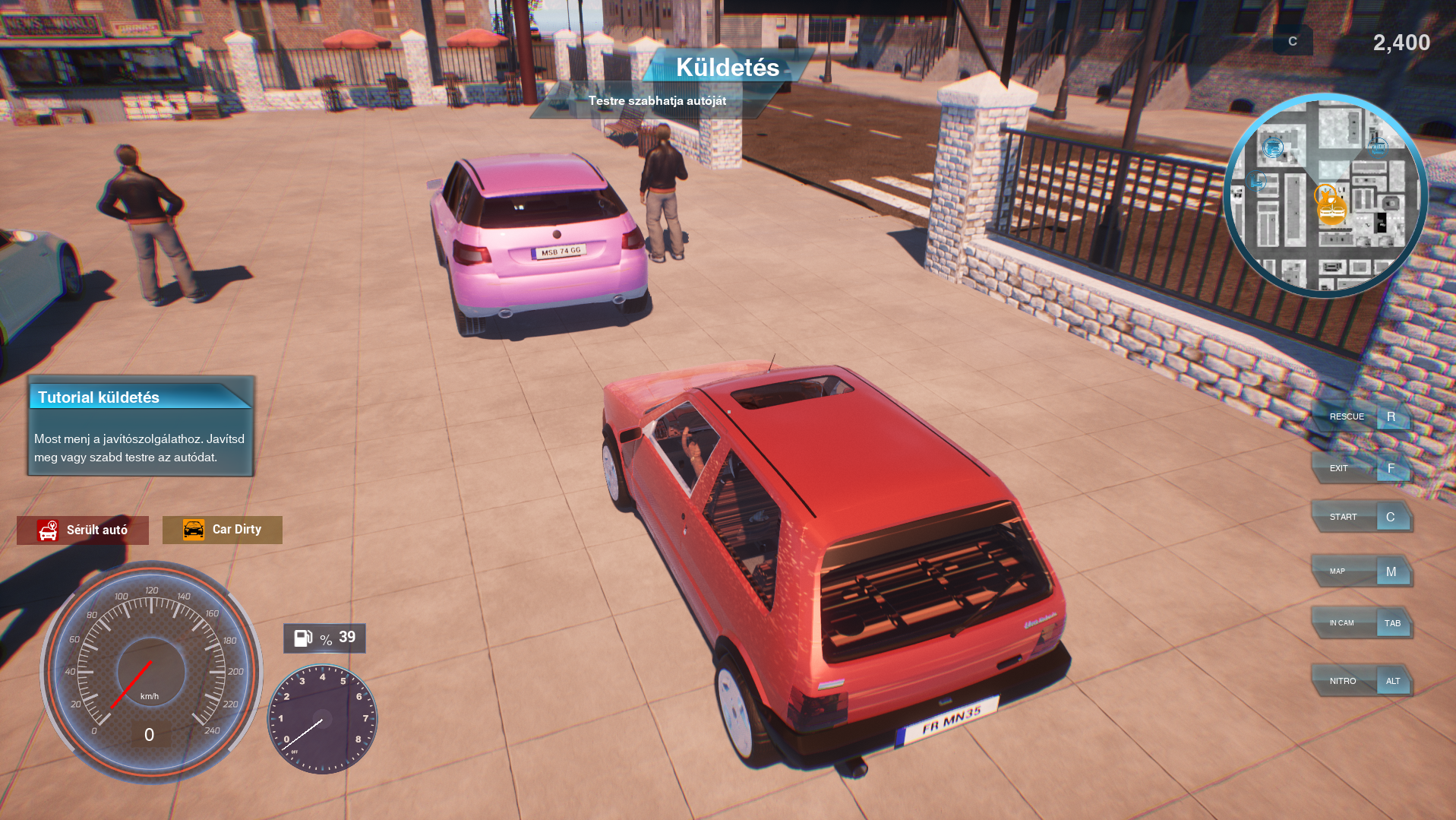This screenshot has width=1456, height=820.
Task: Toggle the IN CAM view button
Action: 1361,623
